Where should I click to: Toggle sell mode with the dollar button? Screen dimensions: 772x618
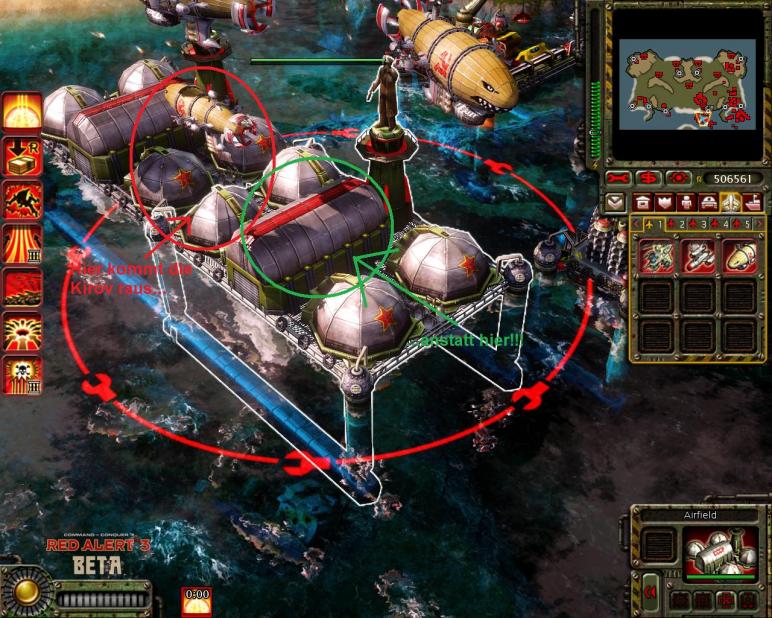coord(651,178)
